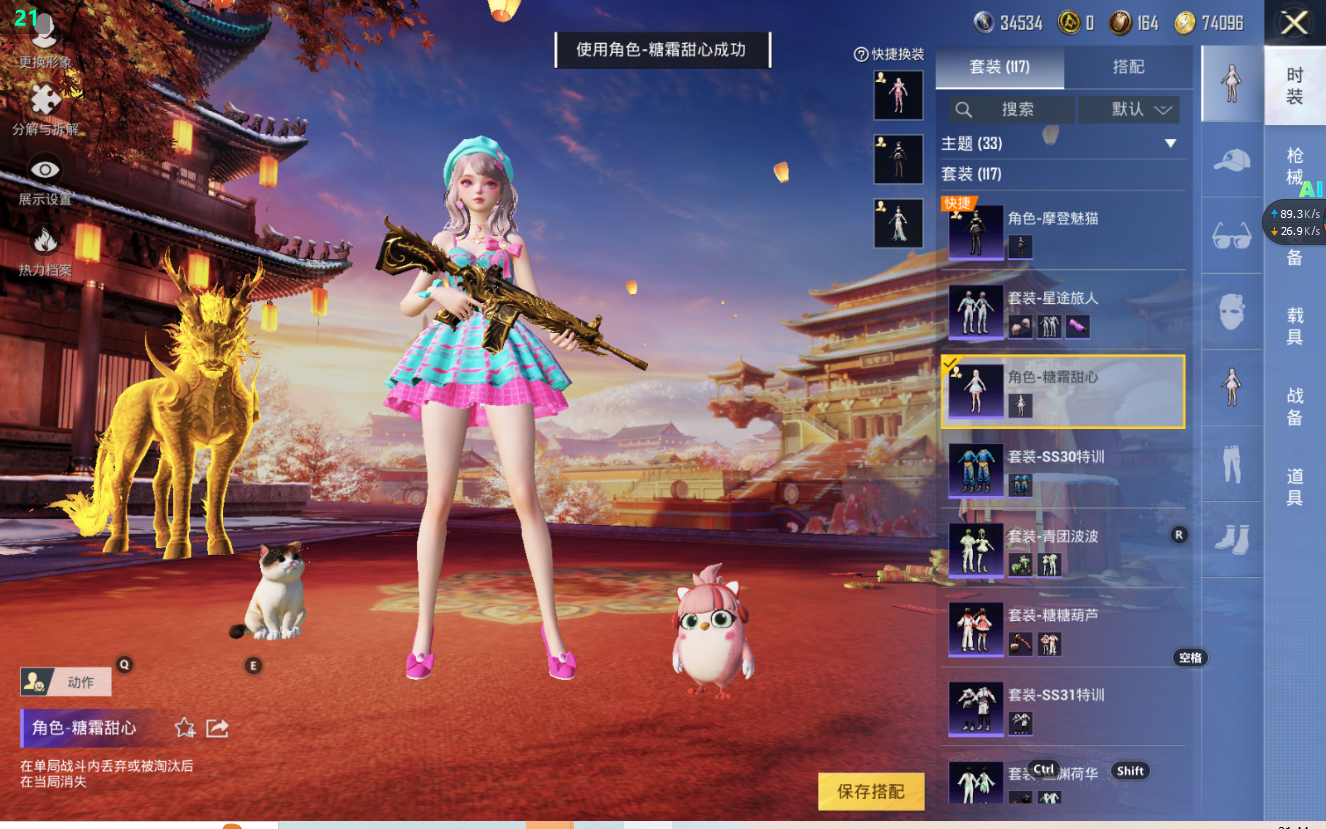This screenshot has width=1326, height=829.
Task: Close the wardrobe screen with X
Action: click(1295, 23)
